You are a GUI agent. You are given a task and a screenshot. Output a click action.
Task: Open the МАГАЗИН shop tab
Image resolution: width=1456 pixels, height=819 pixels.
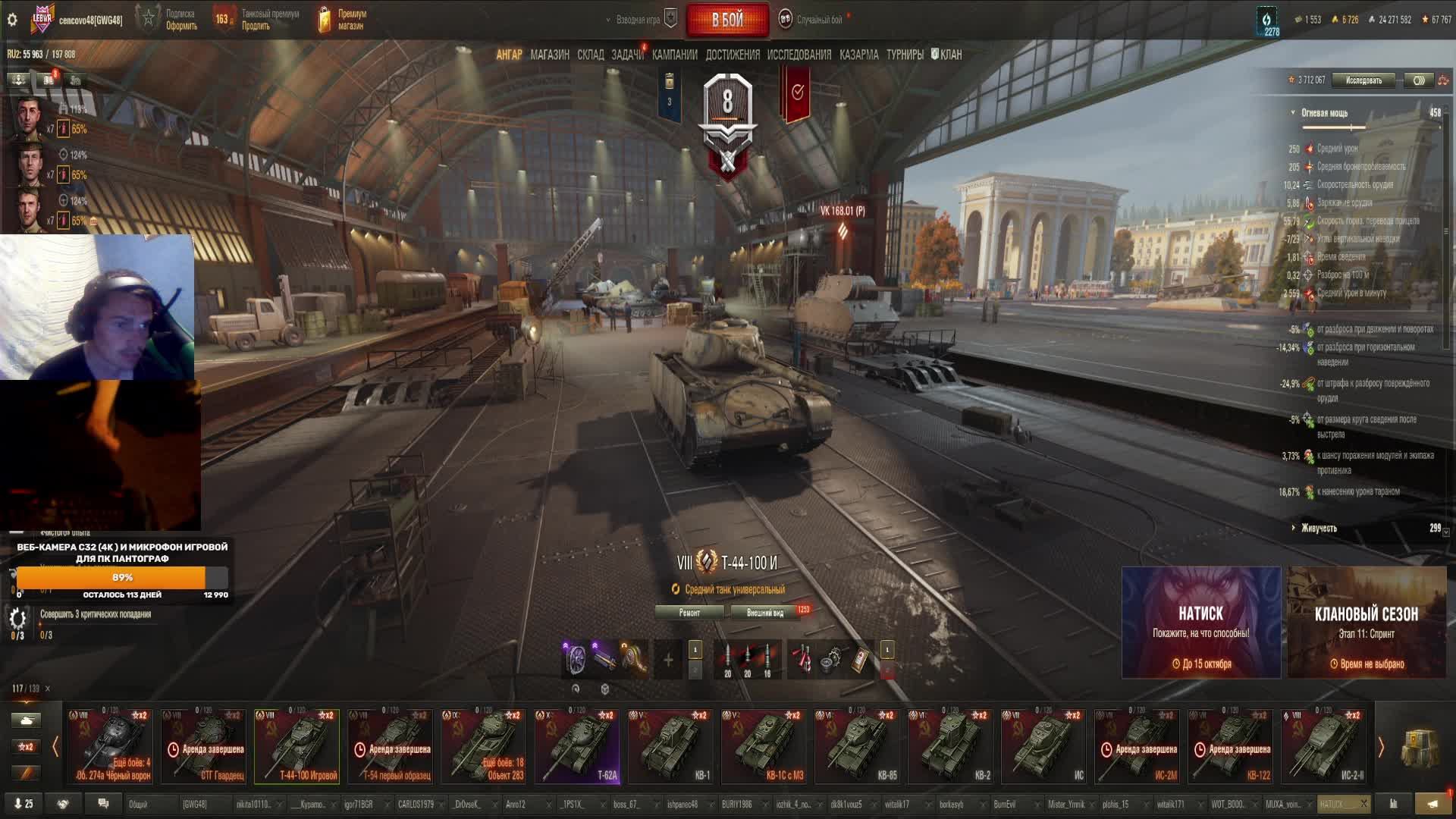[x=550, y=55]
